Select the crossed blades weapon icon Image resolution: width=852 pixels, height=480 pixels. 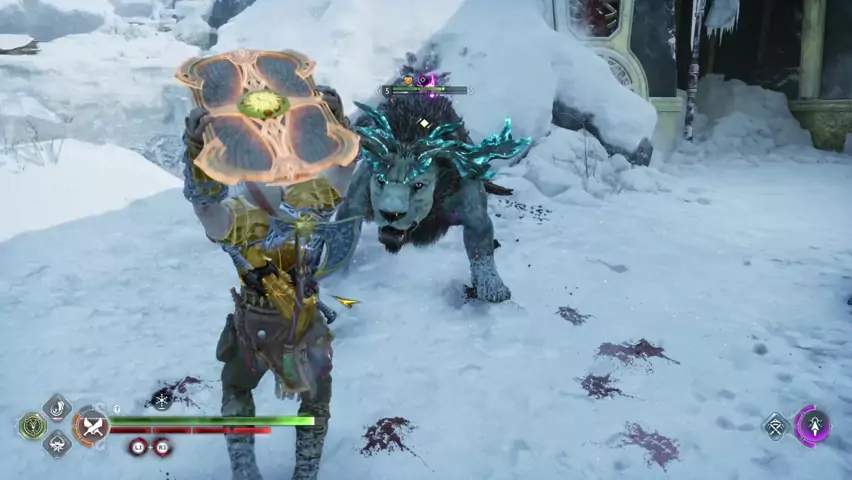pyautogui.click(x=93, y=427)
